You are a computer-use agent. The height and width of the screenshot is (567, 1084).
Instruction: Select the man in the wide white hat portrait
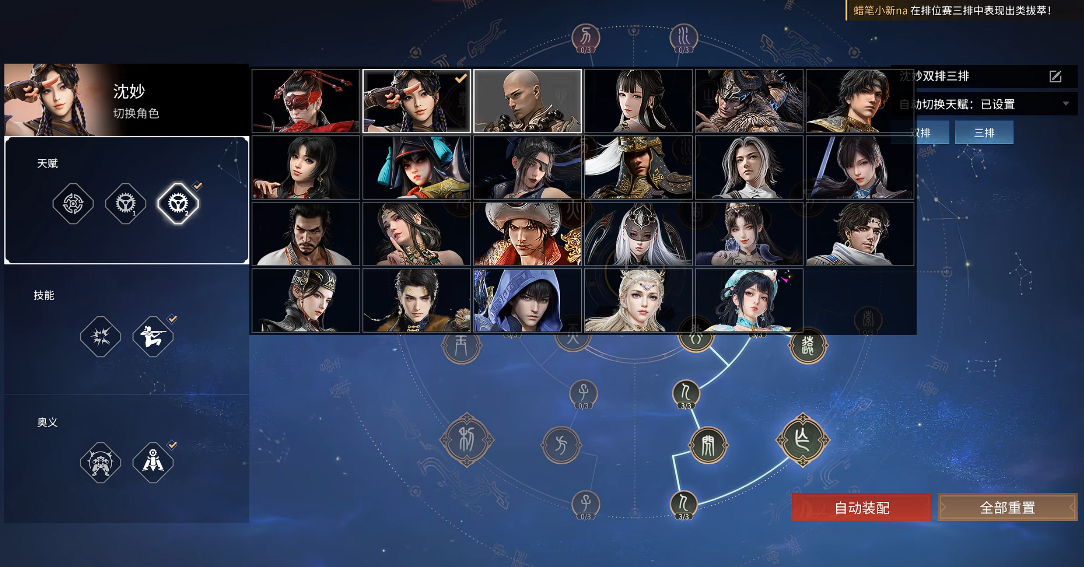[527, 234]
